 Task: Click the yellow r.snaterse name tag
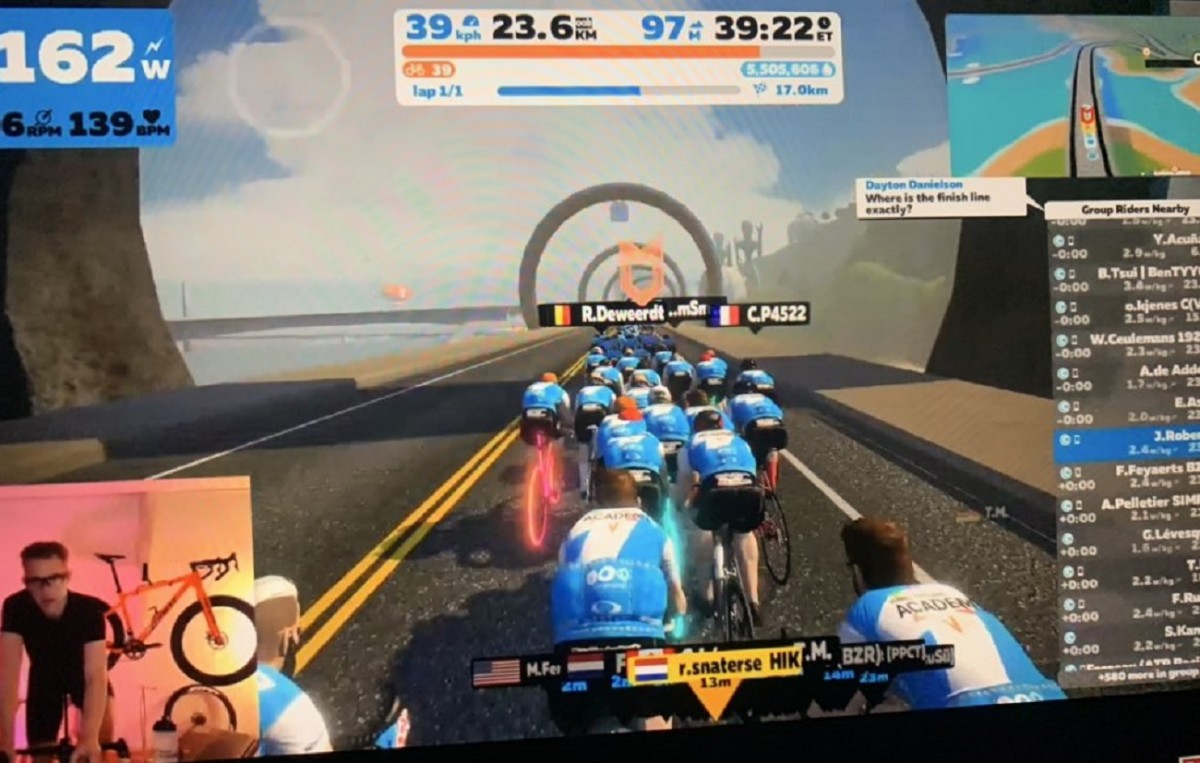pos(716,664)
